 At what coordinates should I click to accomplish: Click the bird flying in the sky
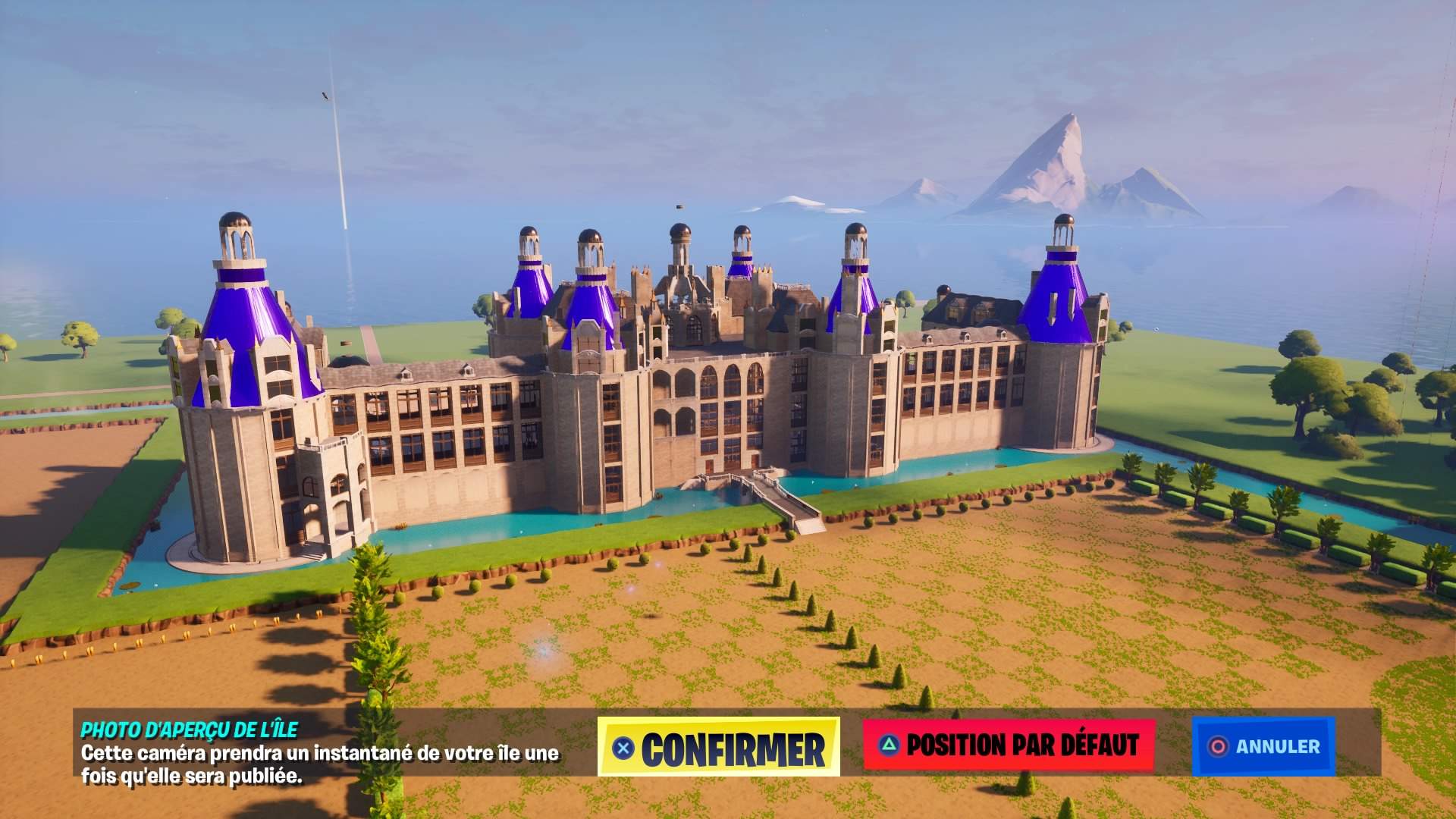click(324, 96)
